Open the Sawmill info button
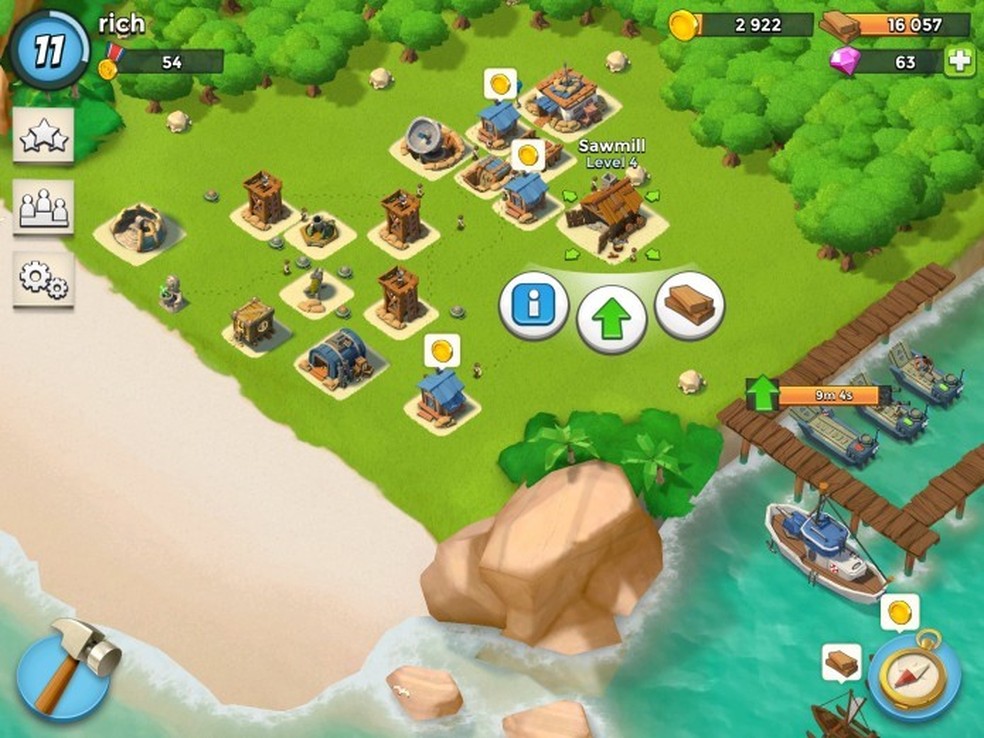 (533, 309)
